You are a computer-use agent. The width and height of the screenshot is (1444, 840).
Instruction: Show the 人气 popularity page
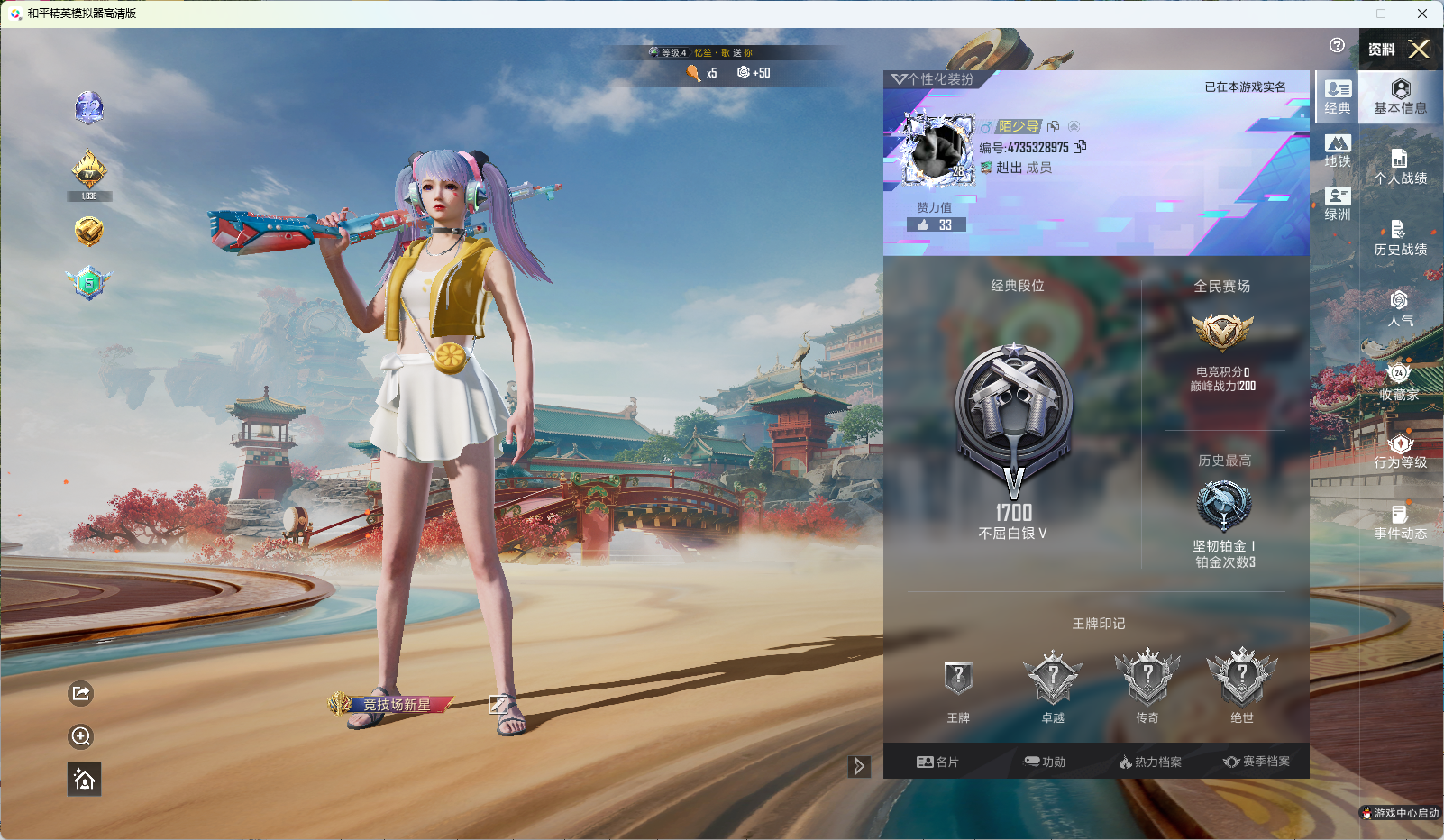1400,309
